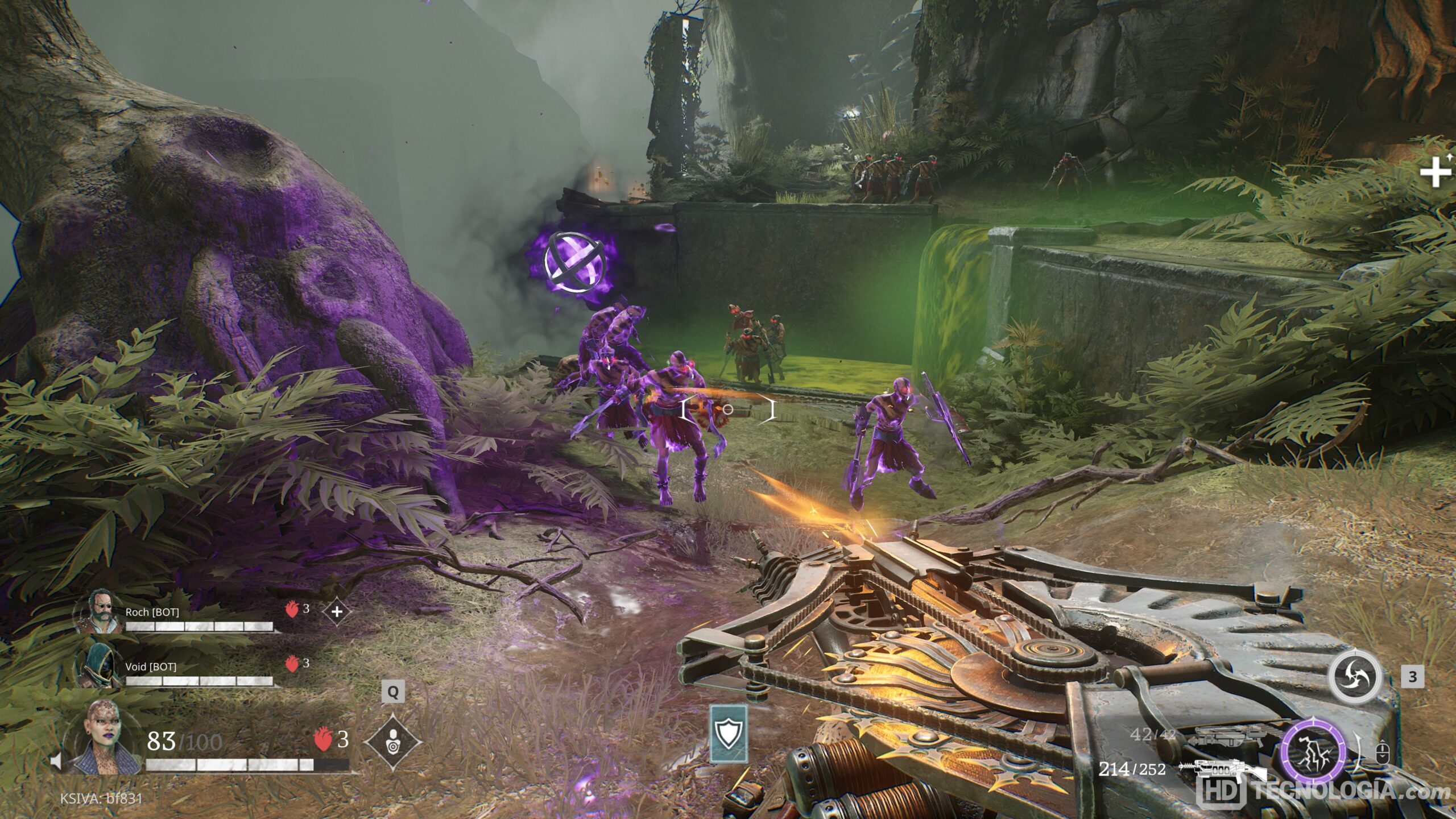Click the white plus icon at screen edge
This screenshot has height=819, width=1456.
click(1436, 171)
